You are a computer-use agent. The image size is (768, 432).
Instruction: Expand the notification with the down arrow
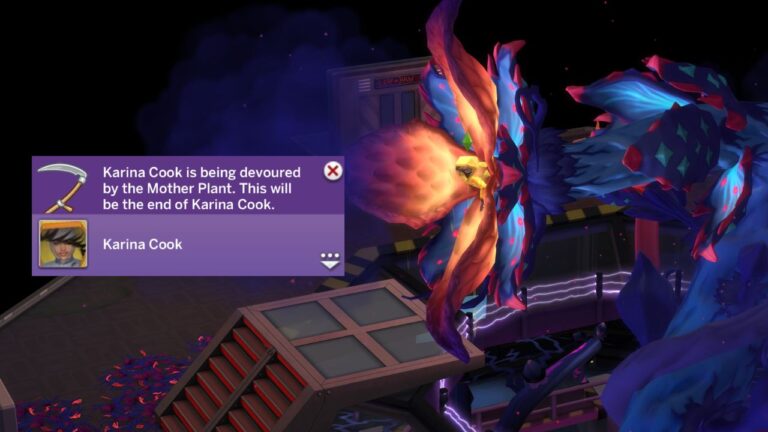coord(330,260)
